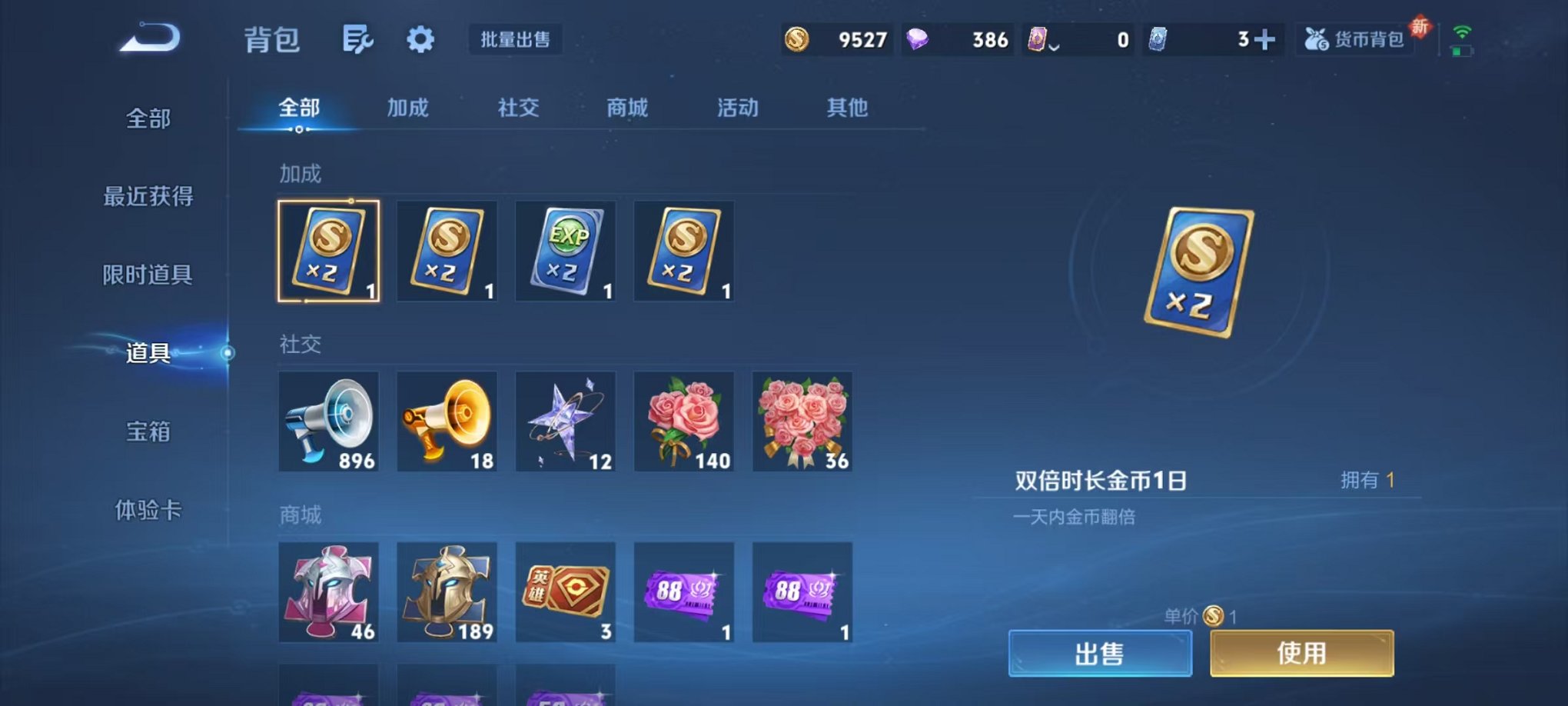Click the plus button next to the blue card currency
Image resolution: width=1568 pixels, height=706 pixels.
tap(1265, 38)
